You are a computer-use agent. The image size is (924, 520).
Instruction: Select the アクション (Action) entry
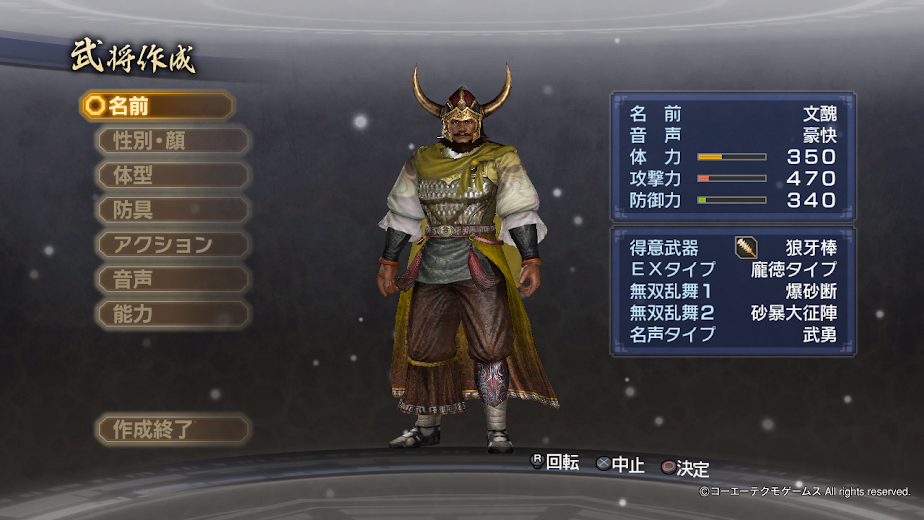tap(171, 244)
